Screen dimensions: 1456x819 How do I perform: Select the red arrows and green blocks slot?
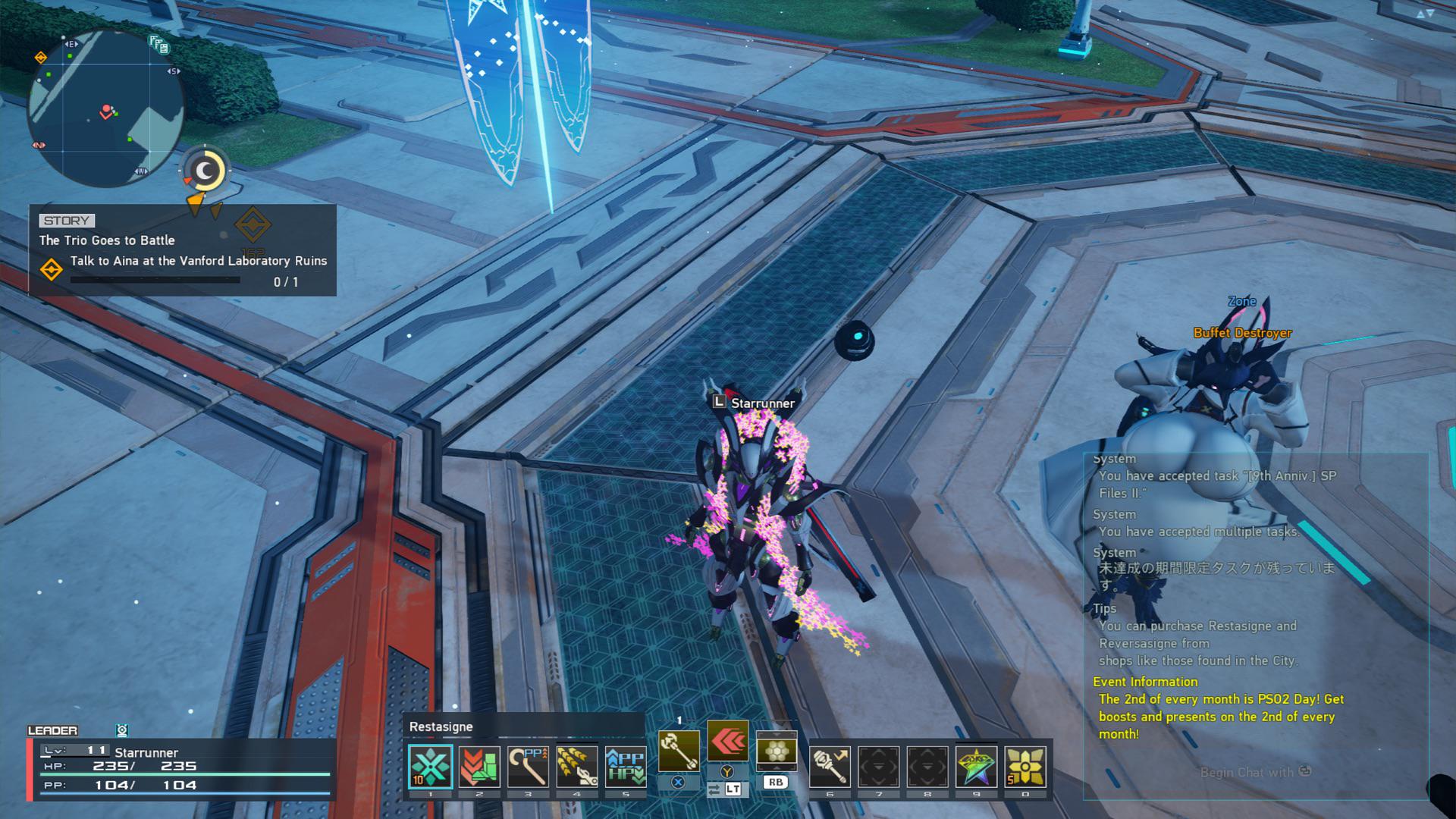tap(479, 767)
